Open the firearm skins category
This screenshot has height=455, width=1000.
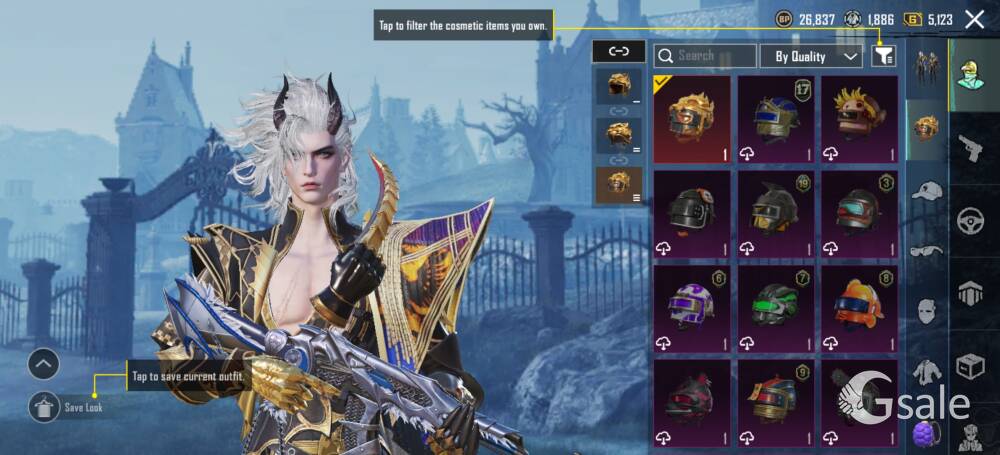click(x=970, y=148)
